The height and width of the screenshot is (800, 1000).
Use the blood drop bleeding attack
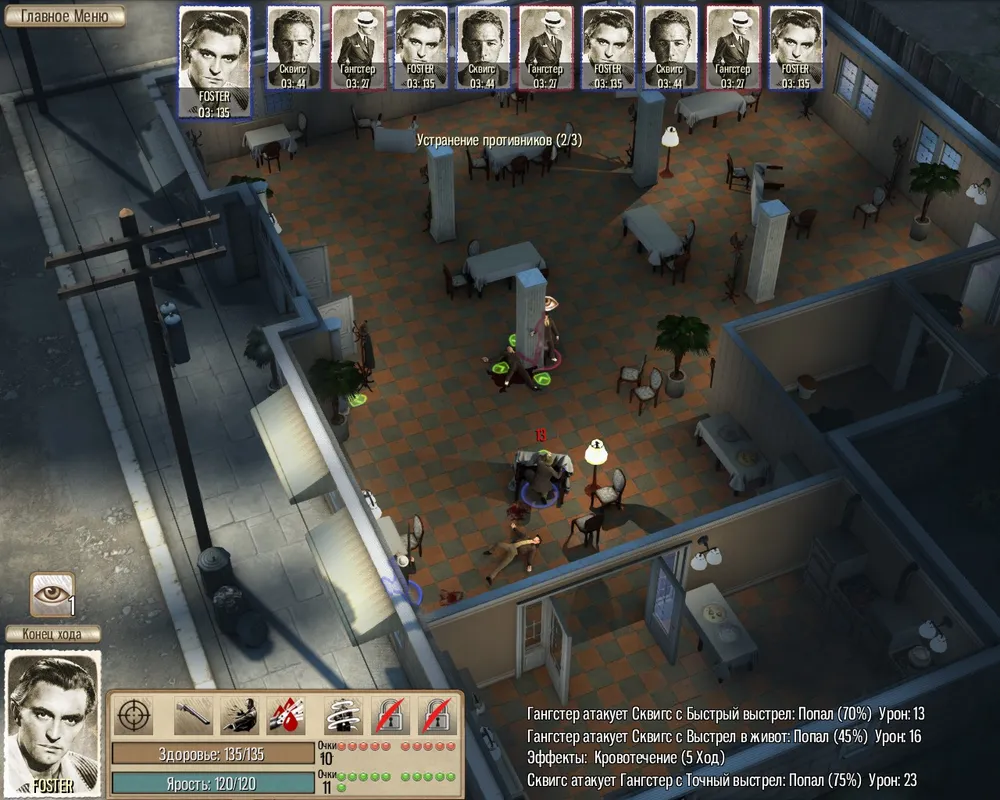(x=286, y=715)
